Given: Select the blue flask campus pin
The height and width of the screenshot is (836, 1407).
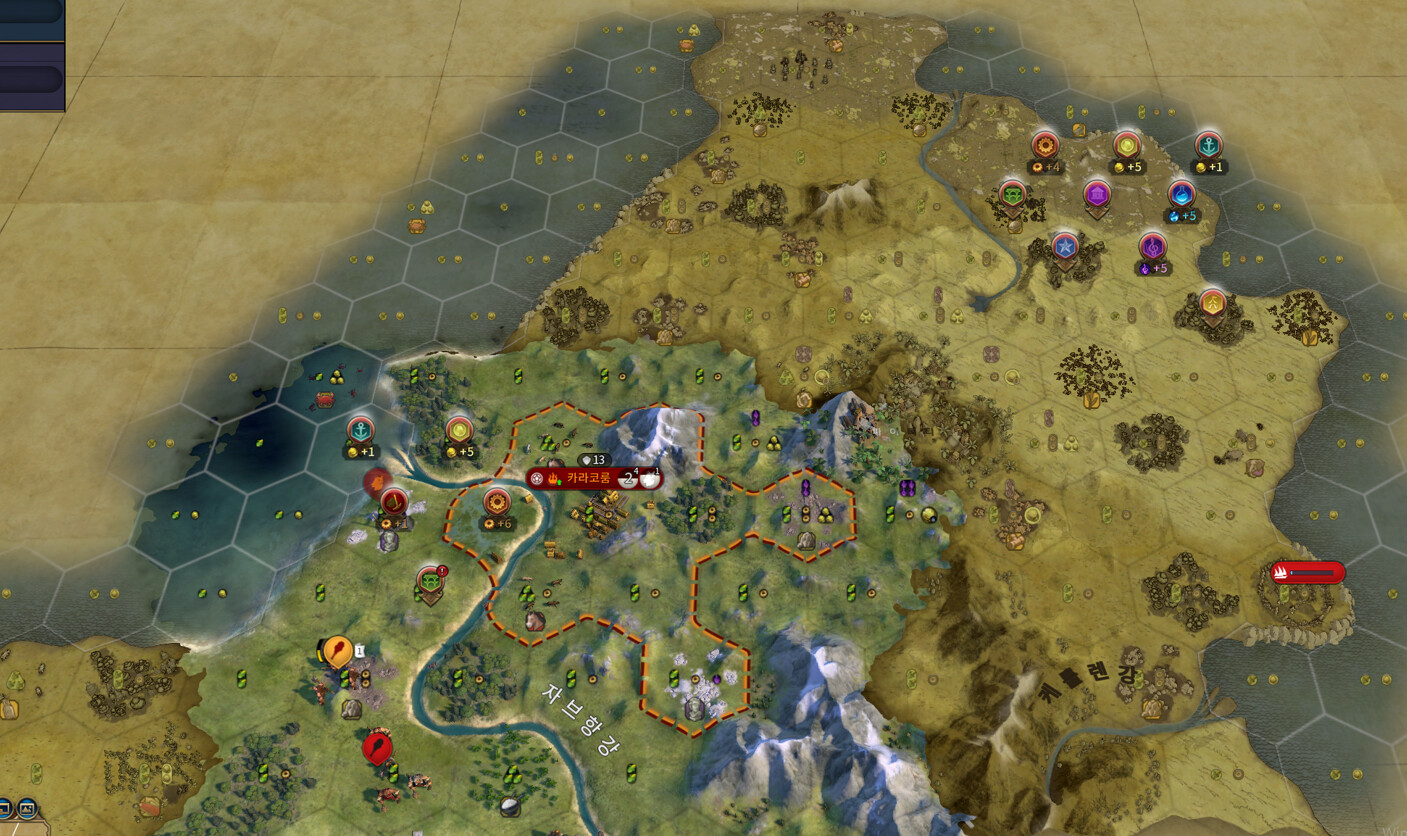Looking at the screenshot, I should [1181, 194].
